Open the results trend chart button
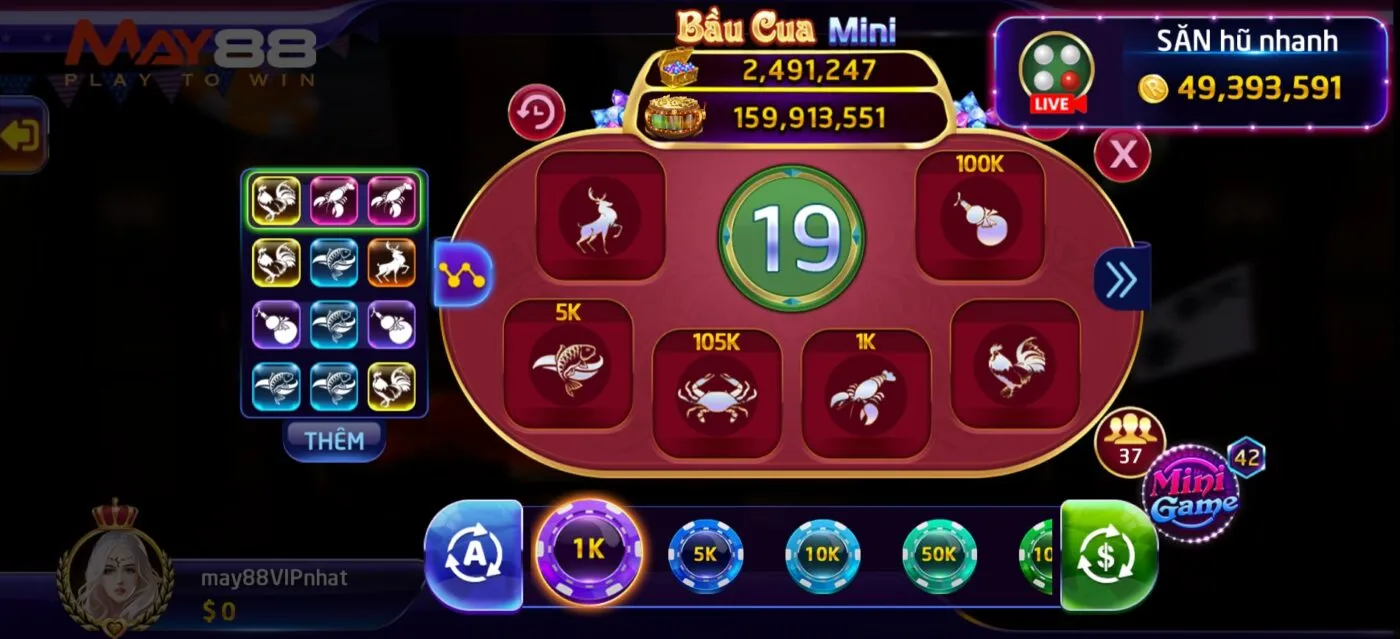Image resolution: width=1400 pixels, height=639 pixels. pyautogui.click(x=463, y=273)
